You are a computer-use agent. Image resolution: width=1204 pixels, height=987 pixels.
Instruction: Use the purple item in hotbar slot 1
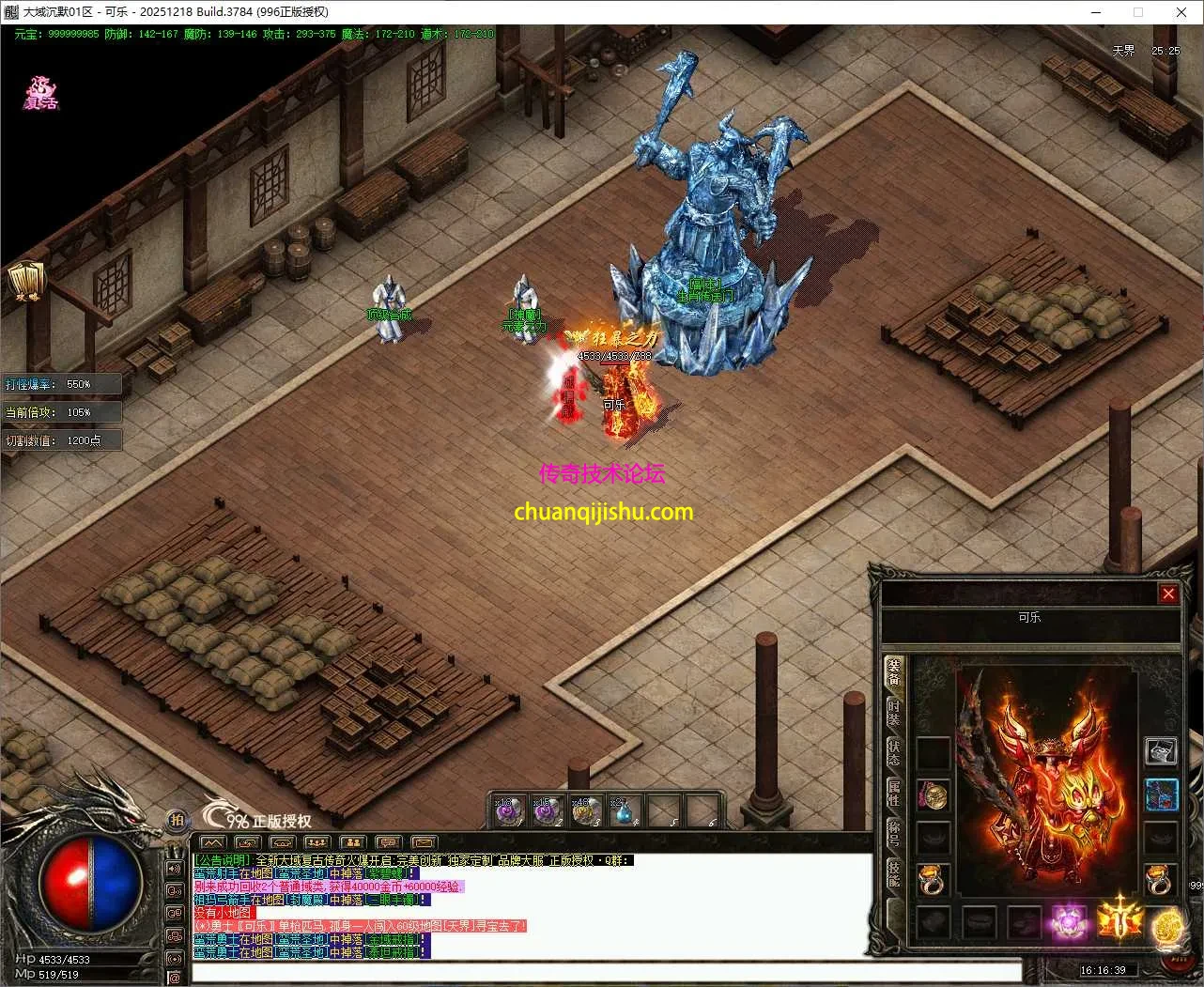[509, 811]
